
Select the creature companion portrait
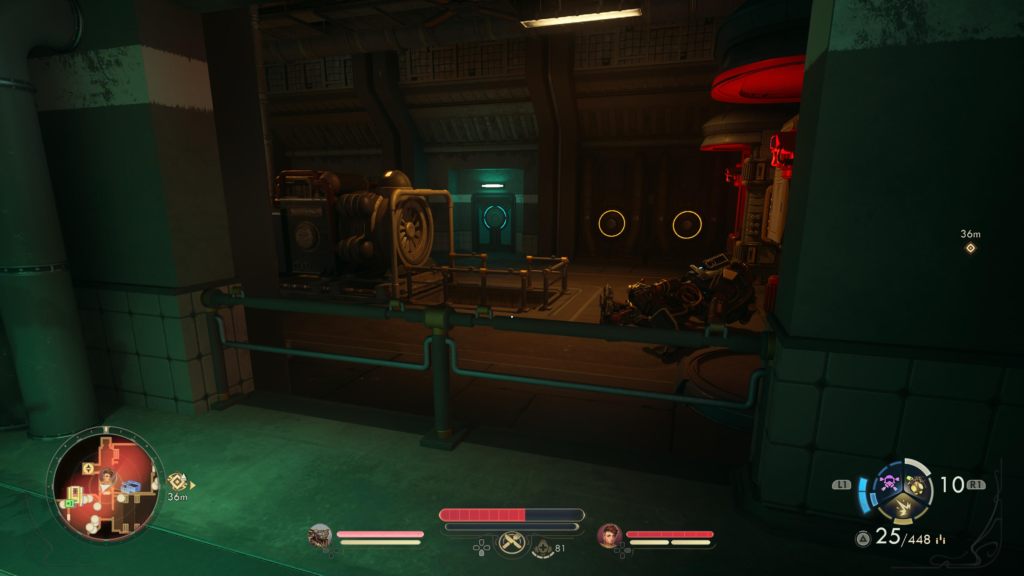coord(320,536)
